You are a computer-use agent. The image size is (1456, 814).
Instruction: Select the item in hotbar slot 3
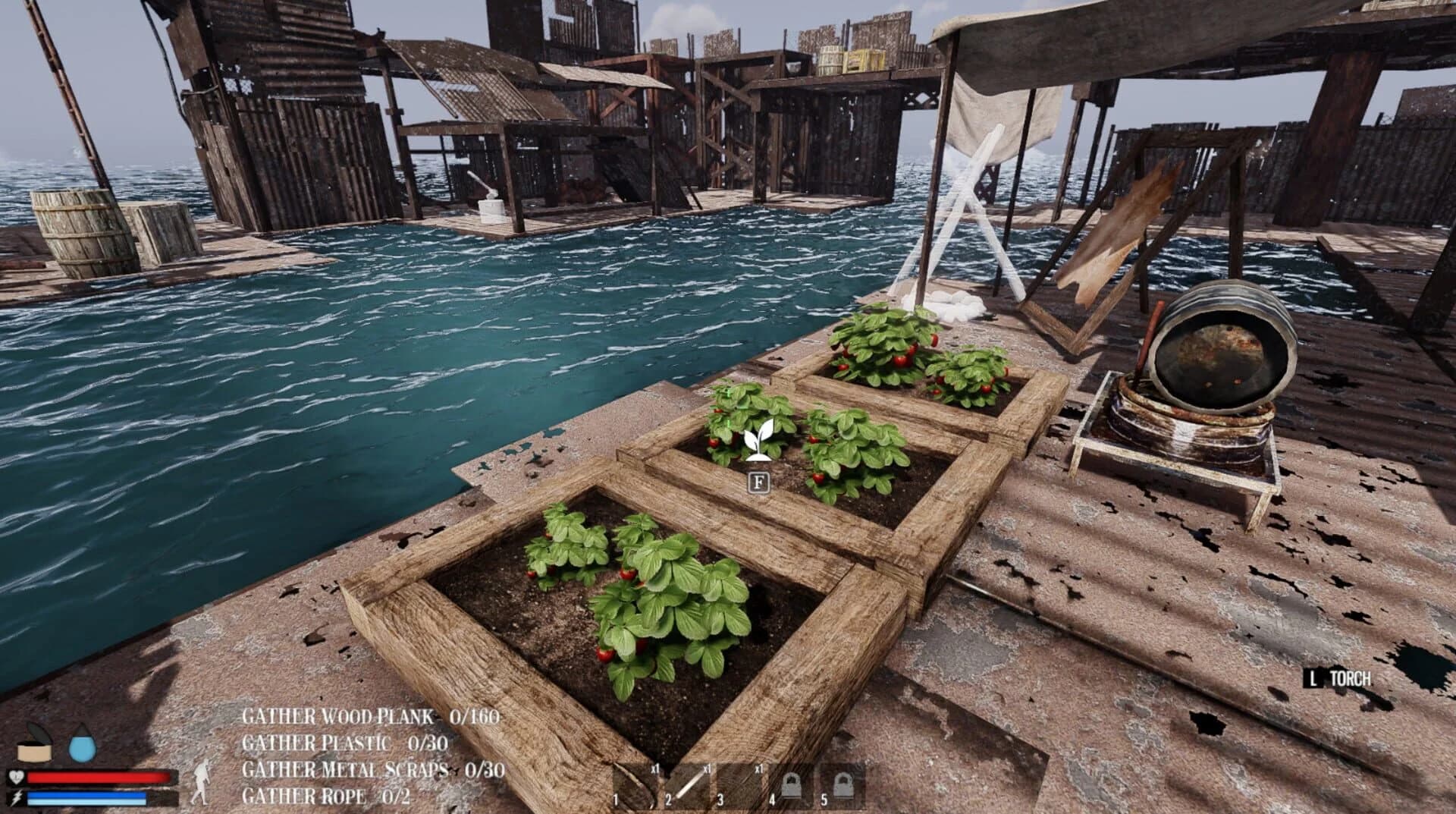point(739,785)
